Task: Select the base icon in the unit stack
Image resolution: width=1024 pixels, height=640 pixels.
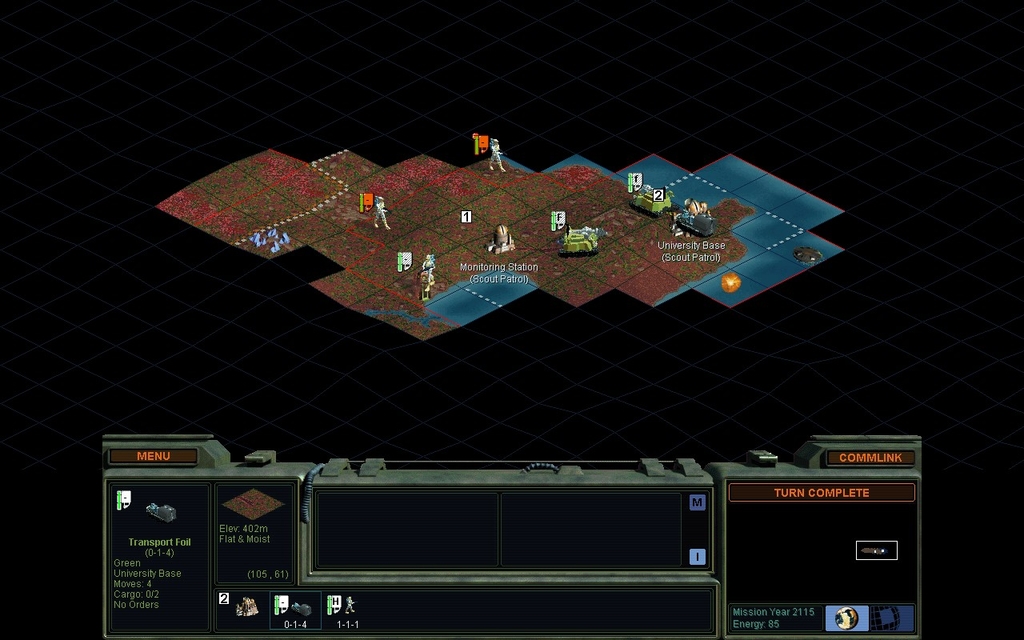Action: point(246,606)
